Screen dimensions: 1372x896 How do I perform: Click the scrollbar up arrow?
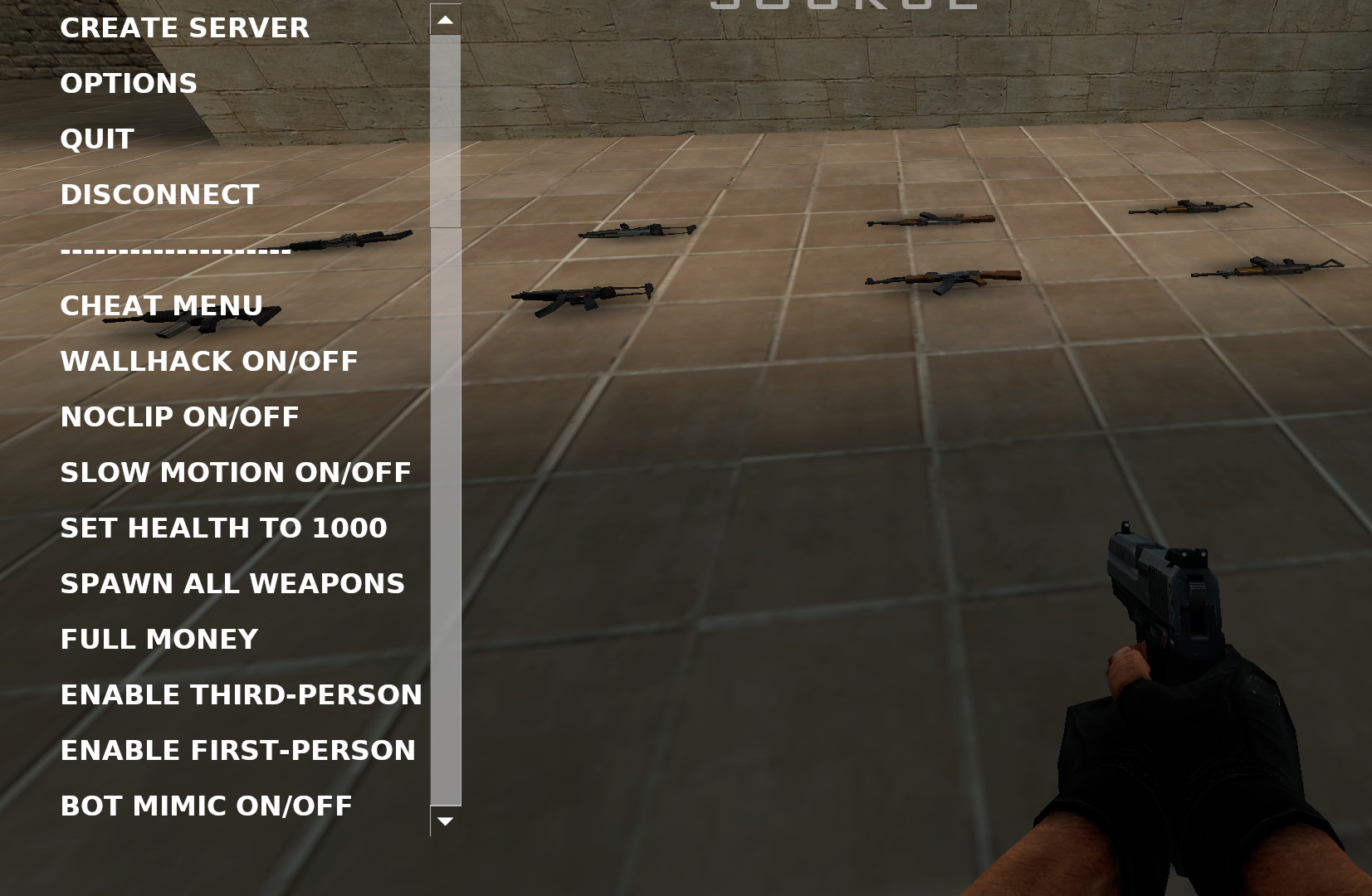pyautogui.click(x=446, y=17)
